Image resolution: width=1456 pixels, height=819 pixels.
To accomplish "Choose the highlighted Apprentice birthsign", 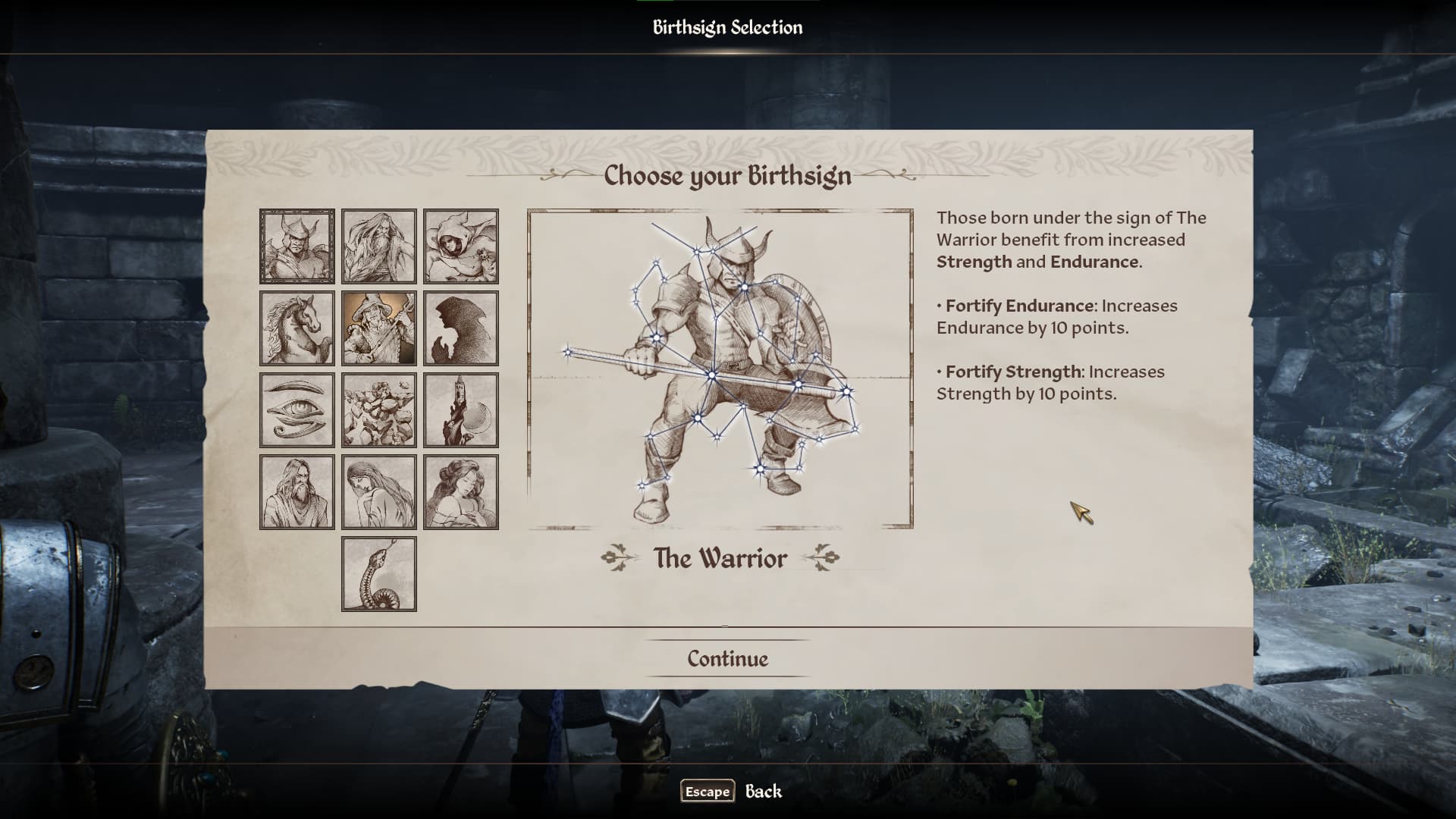I will click(x=379, y=328).
